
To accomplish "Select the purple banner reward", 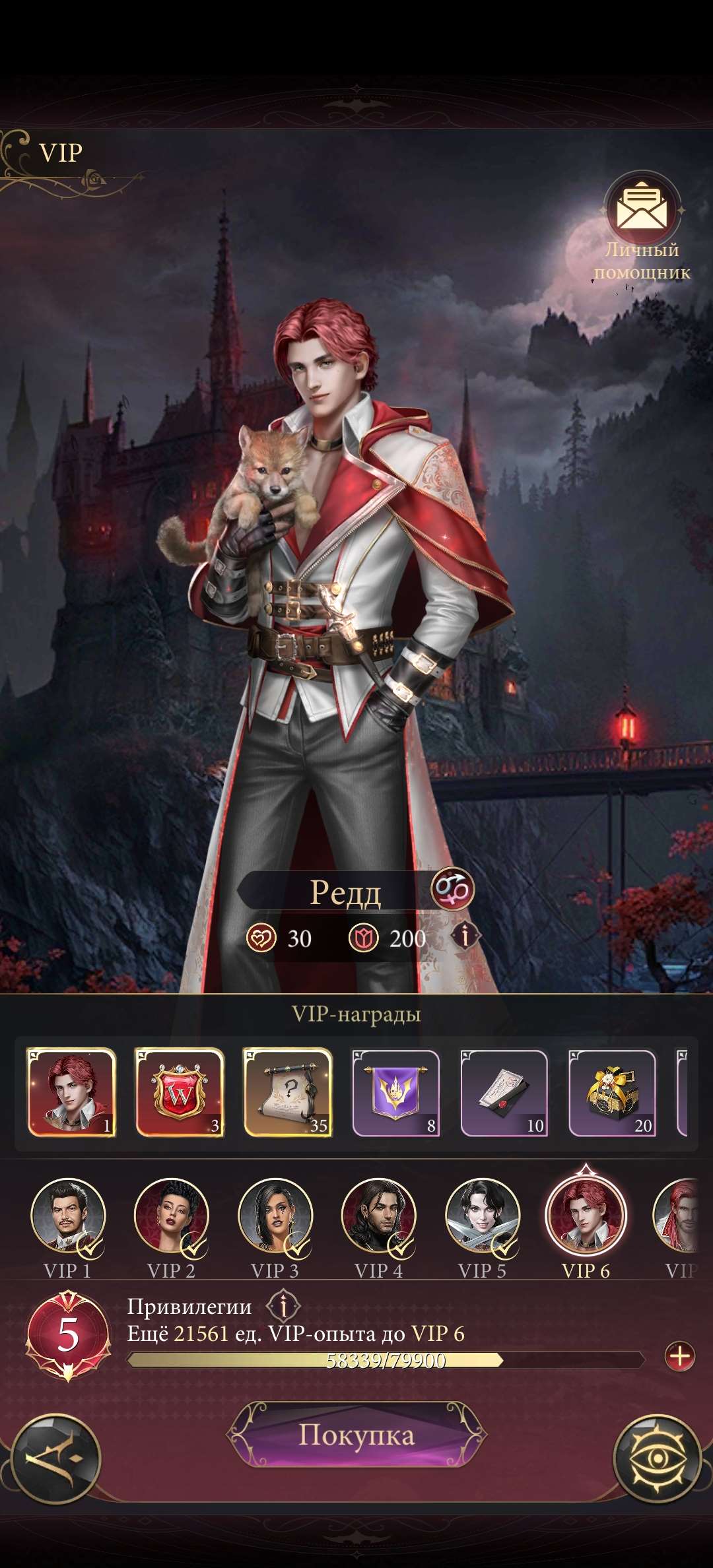I will coord(396,1092).
